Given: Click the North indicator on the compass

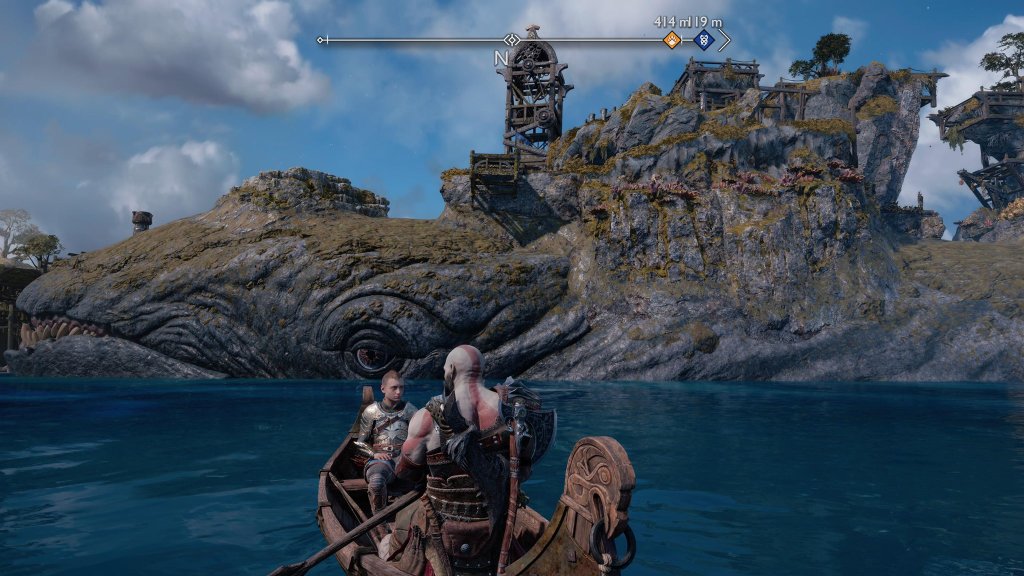Looking at the screenshot, I should (501, 59).
